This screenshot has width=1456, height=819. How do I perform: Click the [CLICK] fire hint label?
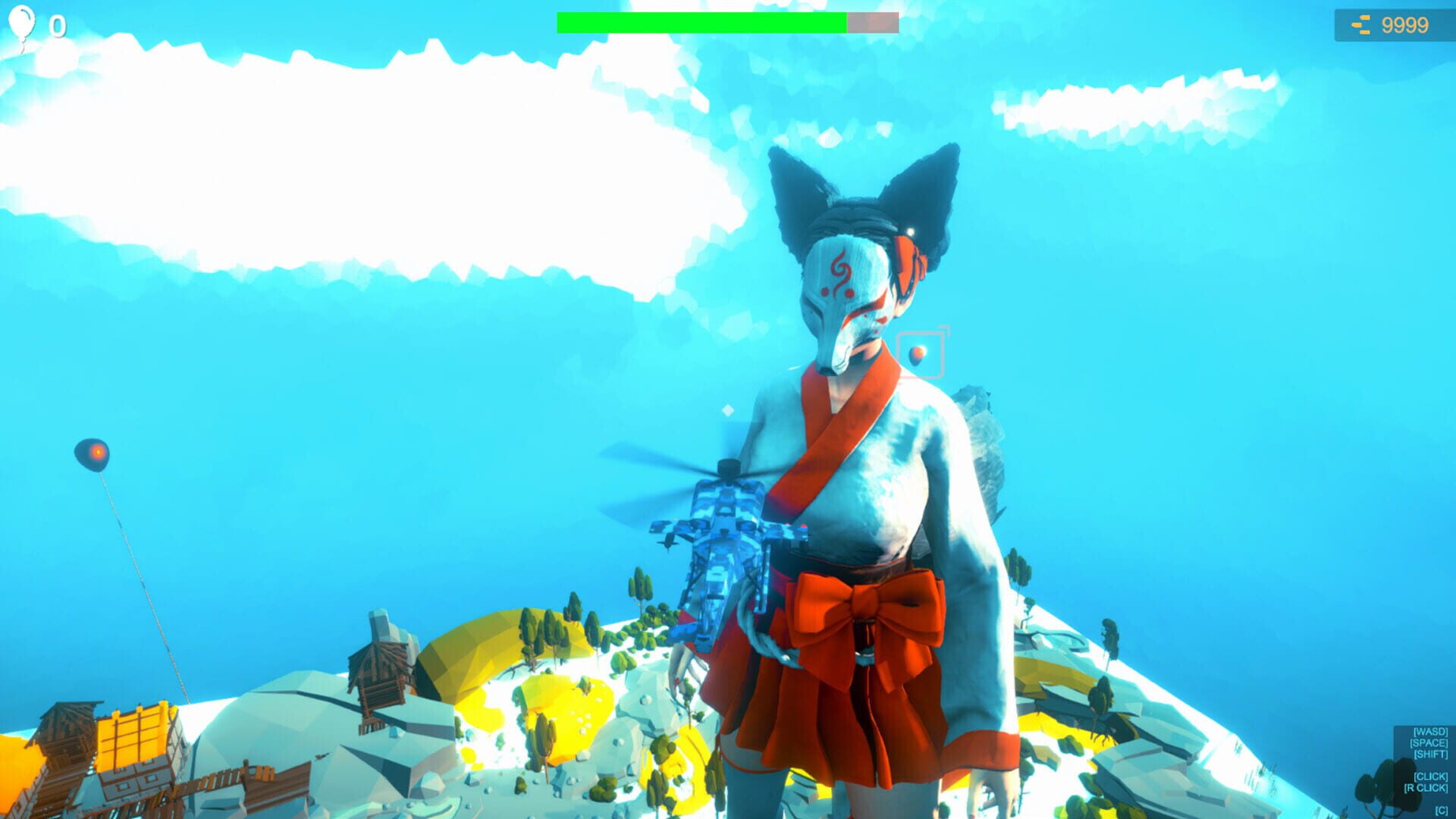click(1430, 777)
